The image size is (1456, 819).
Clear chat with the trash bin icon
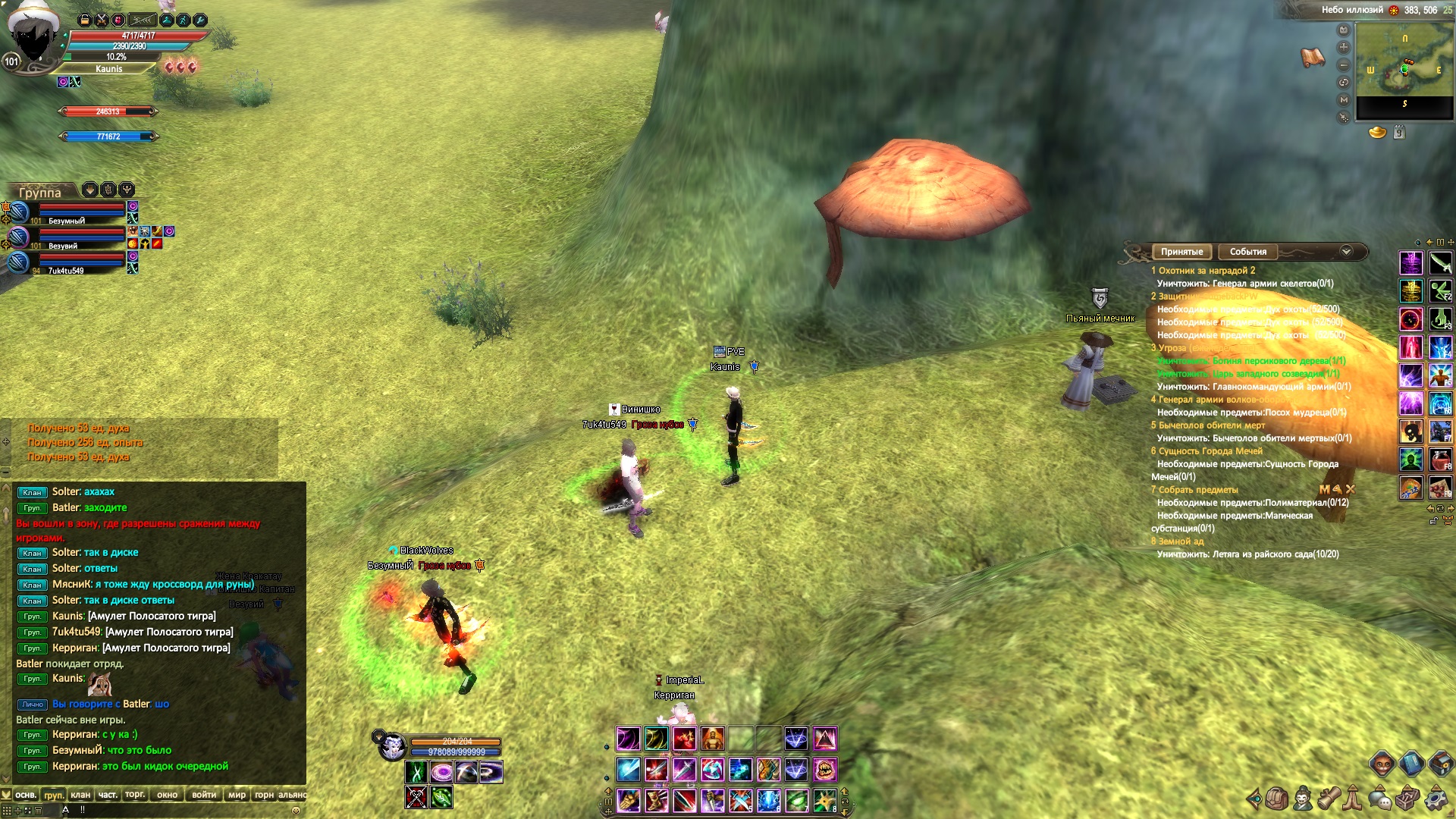pos(38,810)
